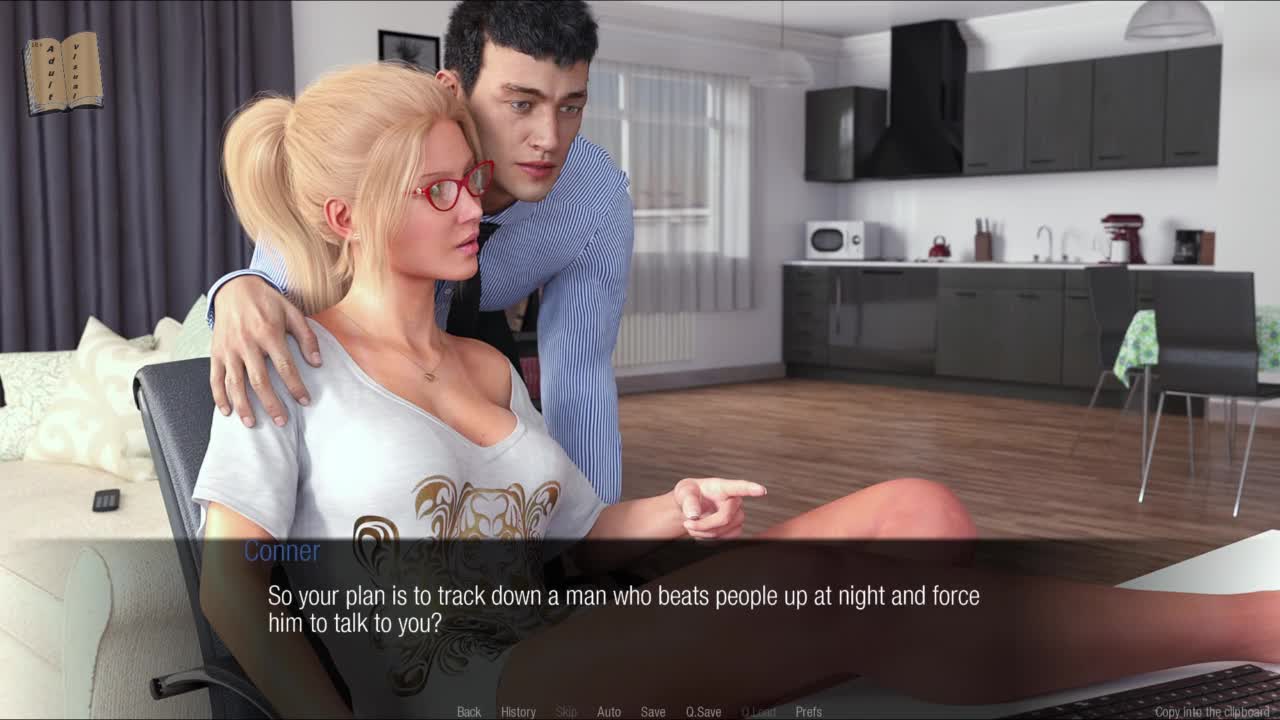1280x720 pixels.
Task: Click the Skip button in quick menu
Action: (566, 712)
